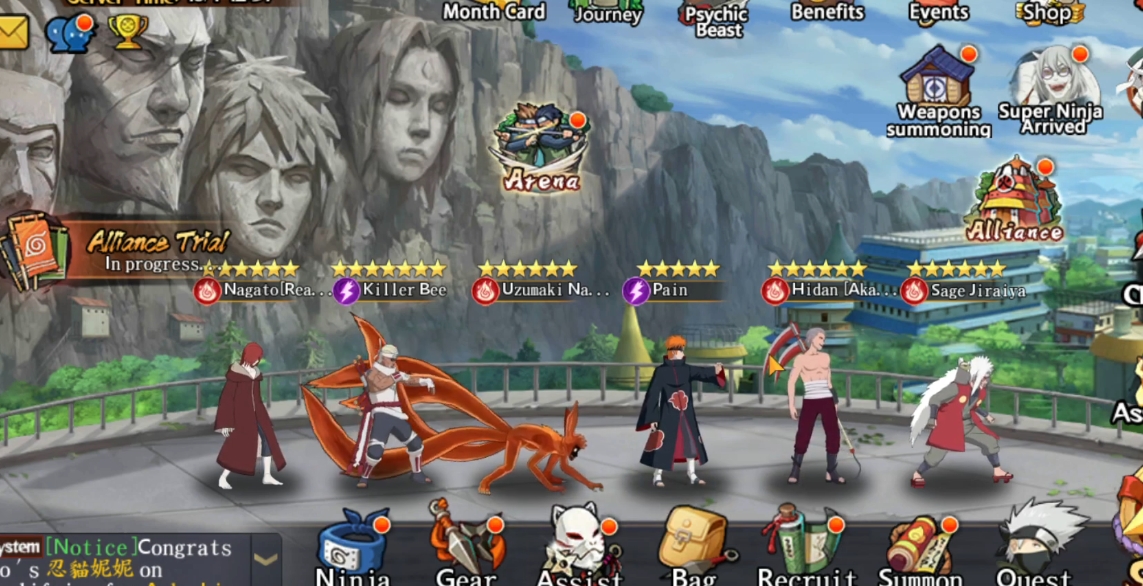Visit the Shop
This screenshot has height=586, width=1143.
1048,12
